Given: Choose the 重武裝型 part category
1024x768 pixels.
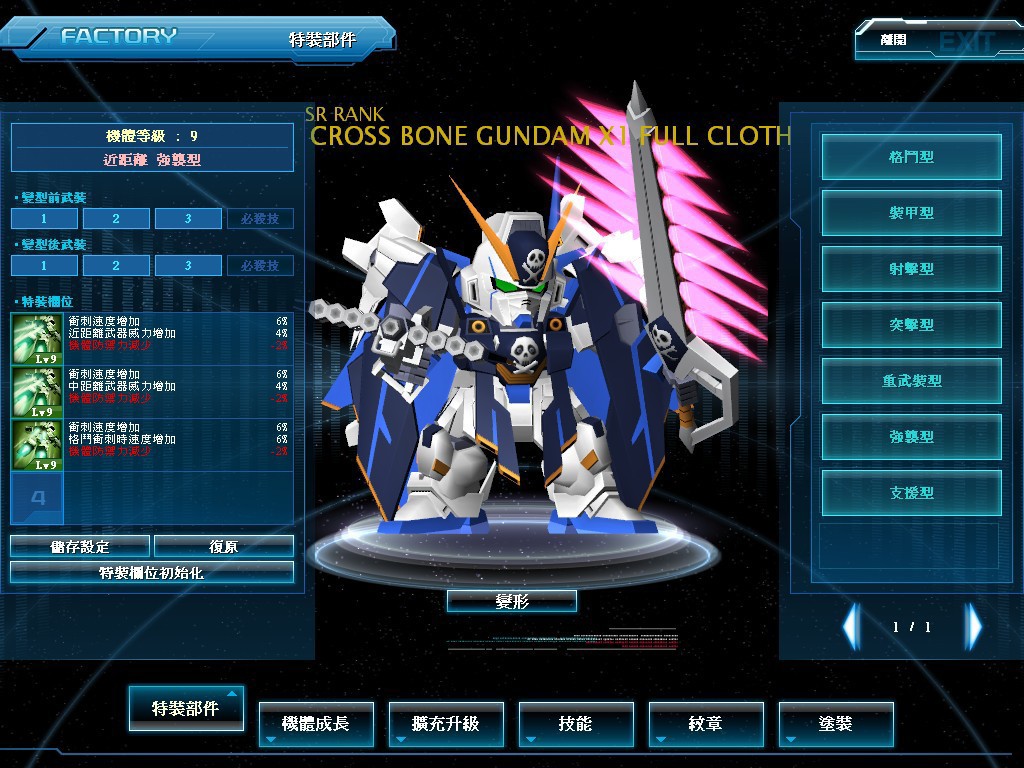Looking at the screenshot, I should [911, 381].
